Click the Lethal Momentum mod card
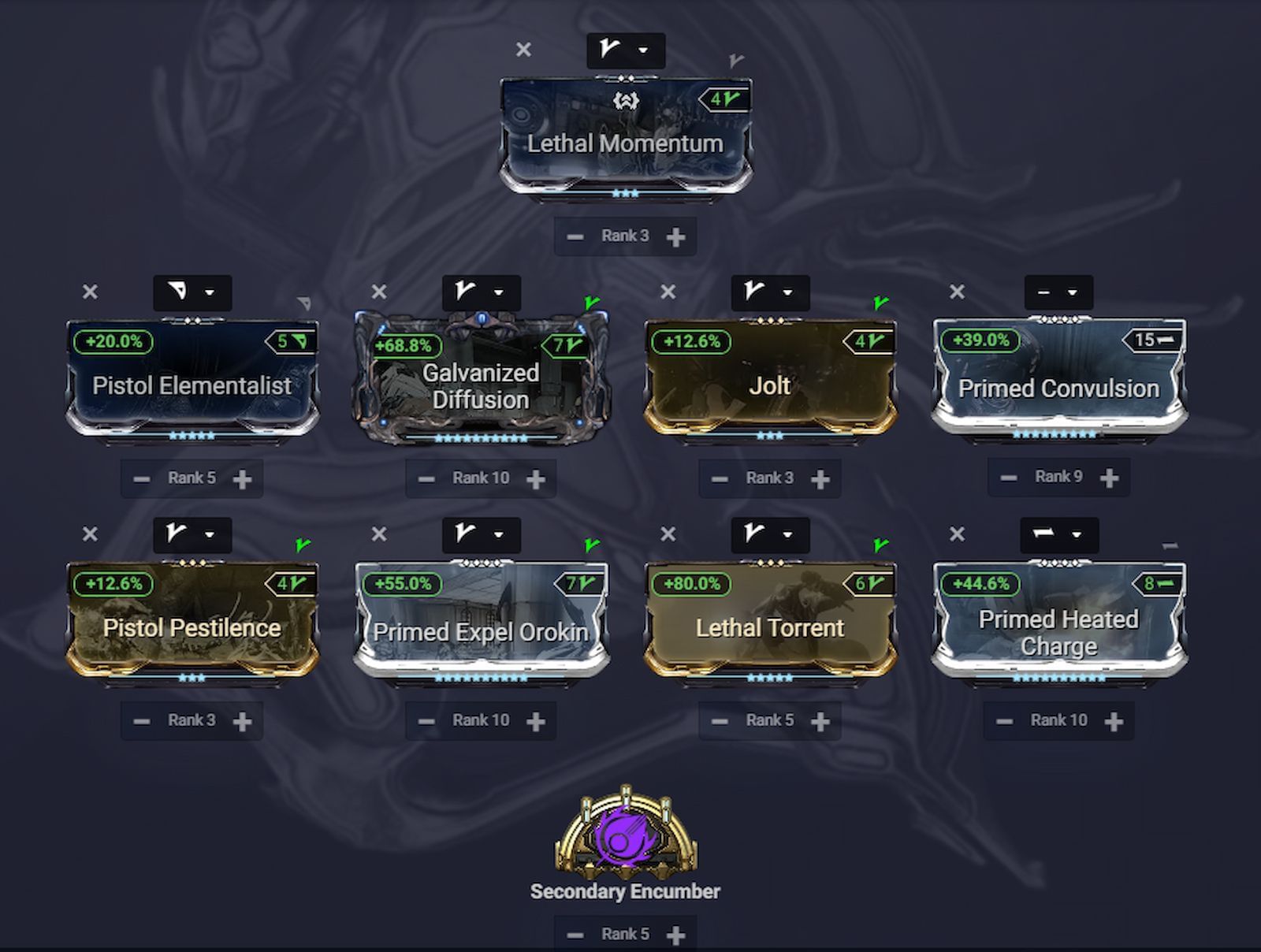The image size is (1261, 952). (x=627, y=134)
